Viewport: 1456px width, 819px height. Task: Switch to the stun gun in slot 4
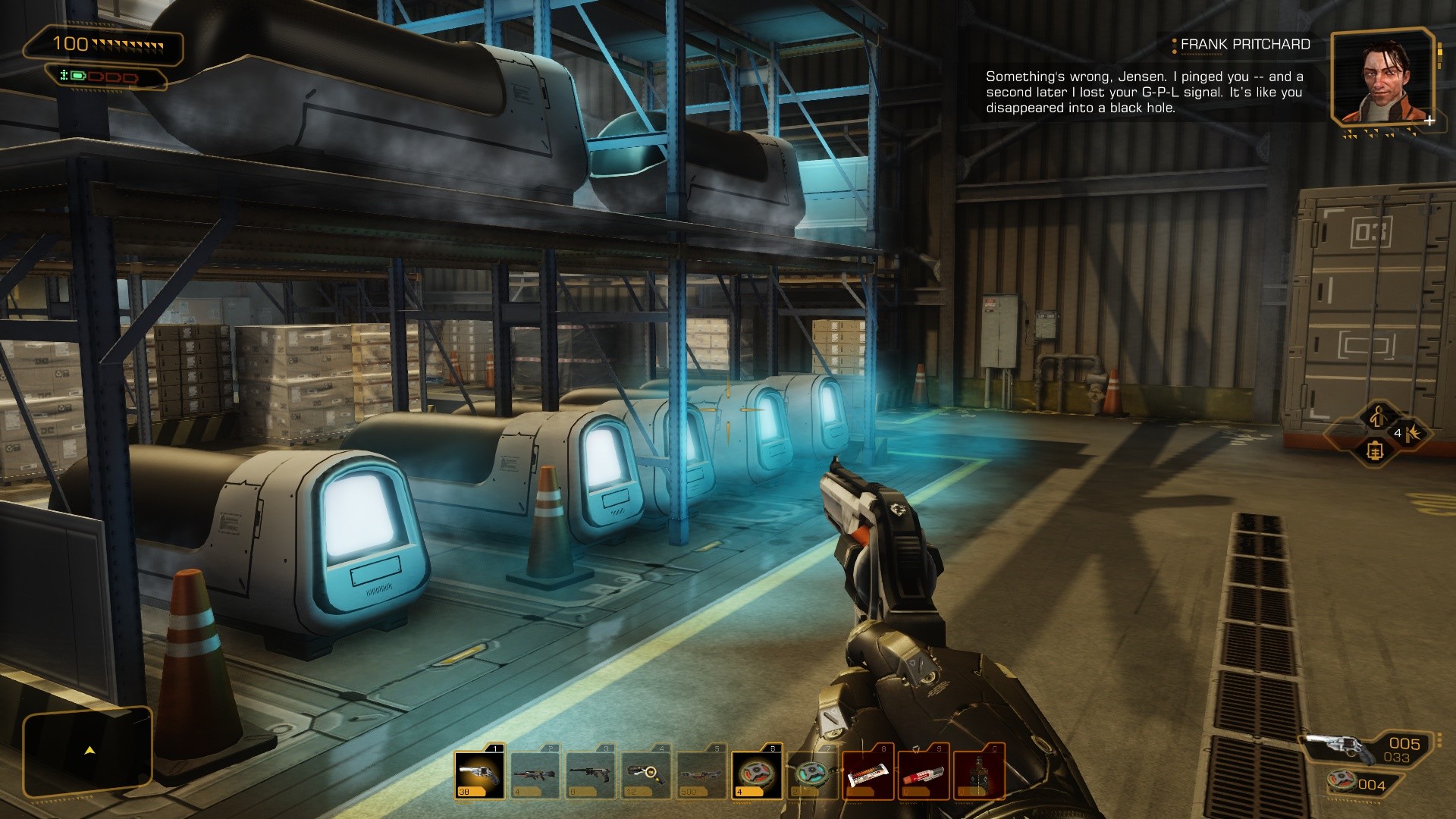[646, 775]
